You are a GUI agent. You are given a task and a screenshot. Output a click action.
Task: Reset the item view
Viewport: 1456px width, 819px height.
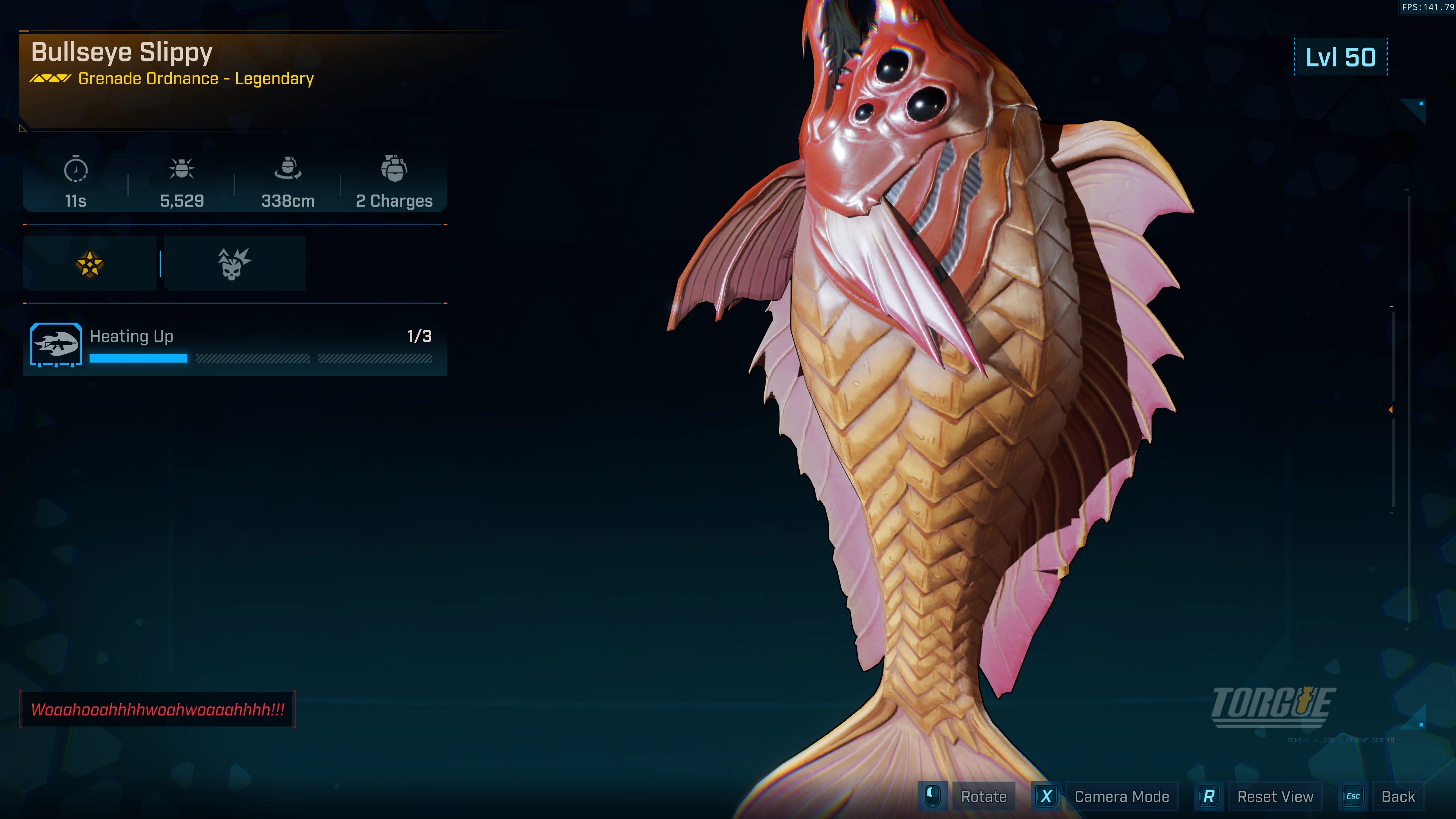tap(1274, 796)
